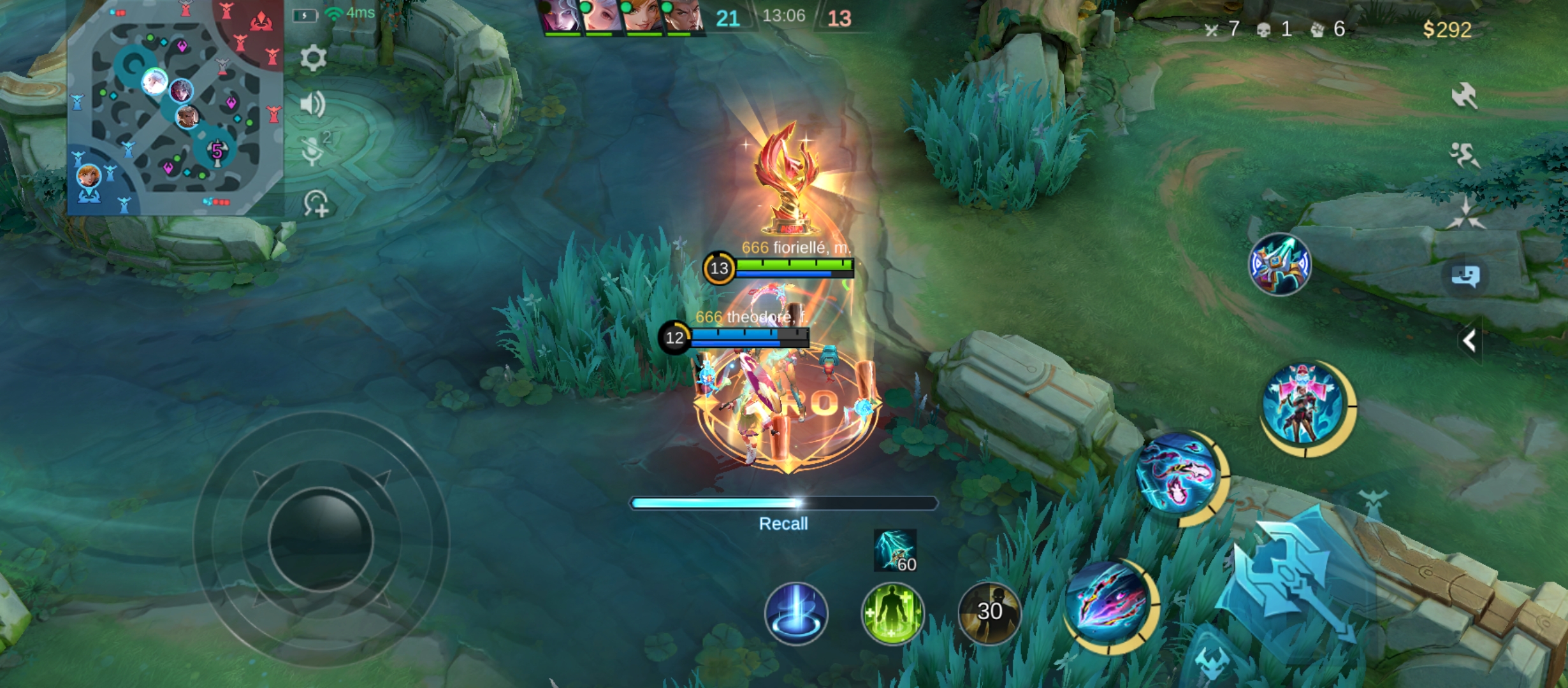The height and width of the screenshot is (688, 1568).
Task: Activate the Recall spell button
Action: [x=796, y=613]
